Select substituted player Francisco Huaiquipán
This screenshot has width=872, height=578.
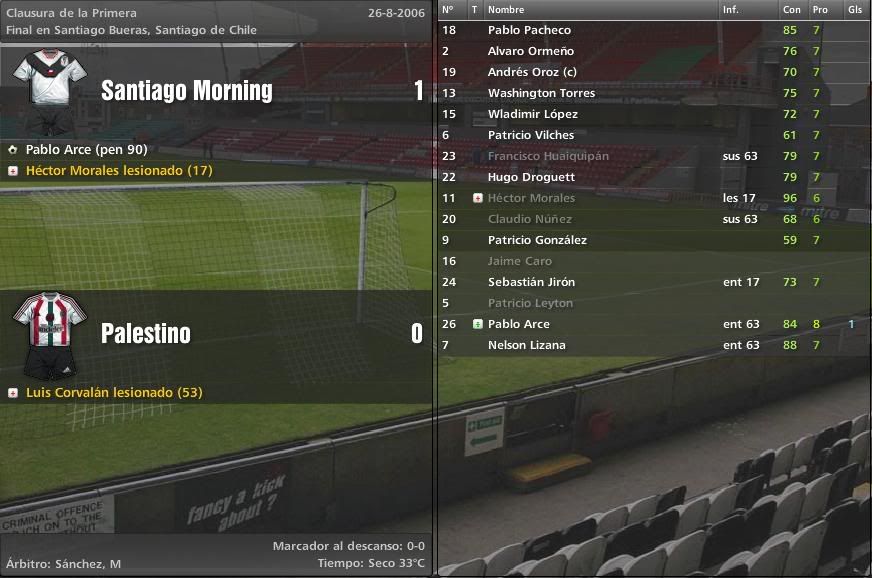pos(548,156)
